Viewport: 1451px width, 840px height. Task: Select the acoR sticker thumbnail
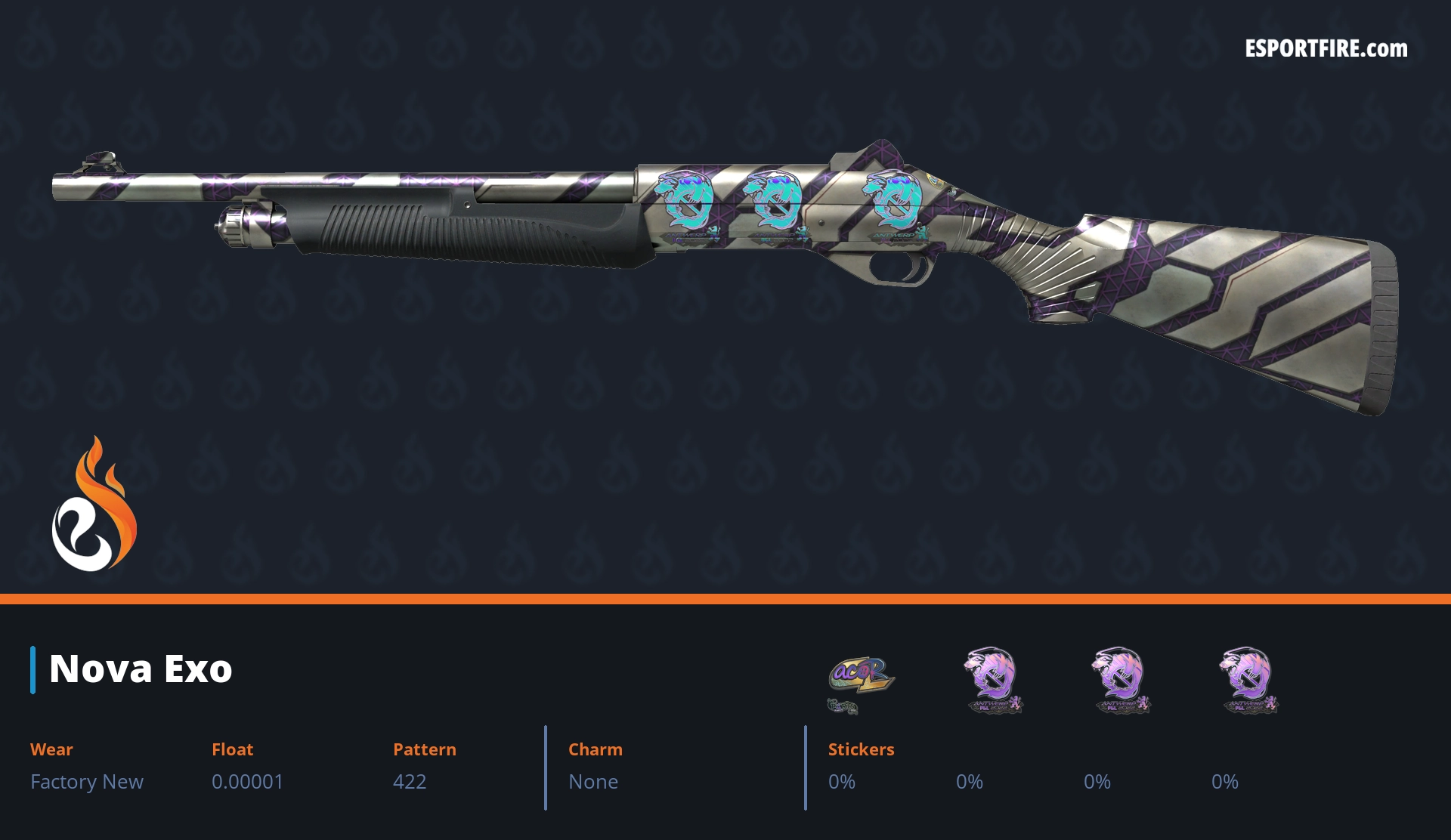[x=860, y=679]
